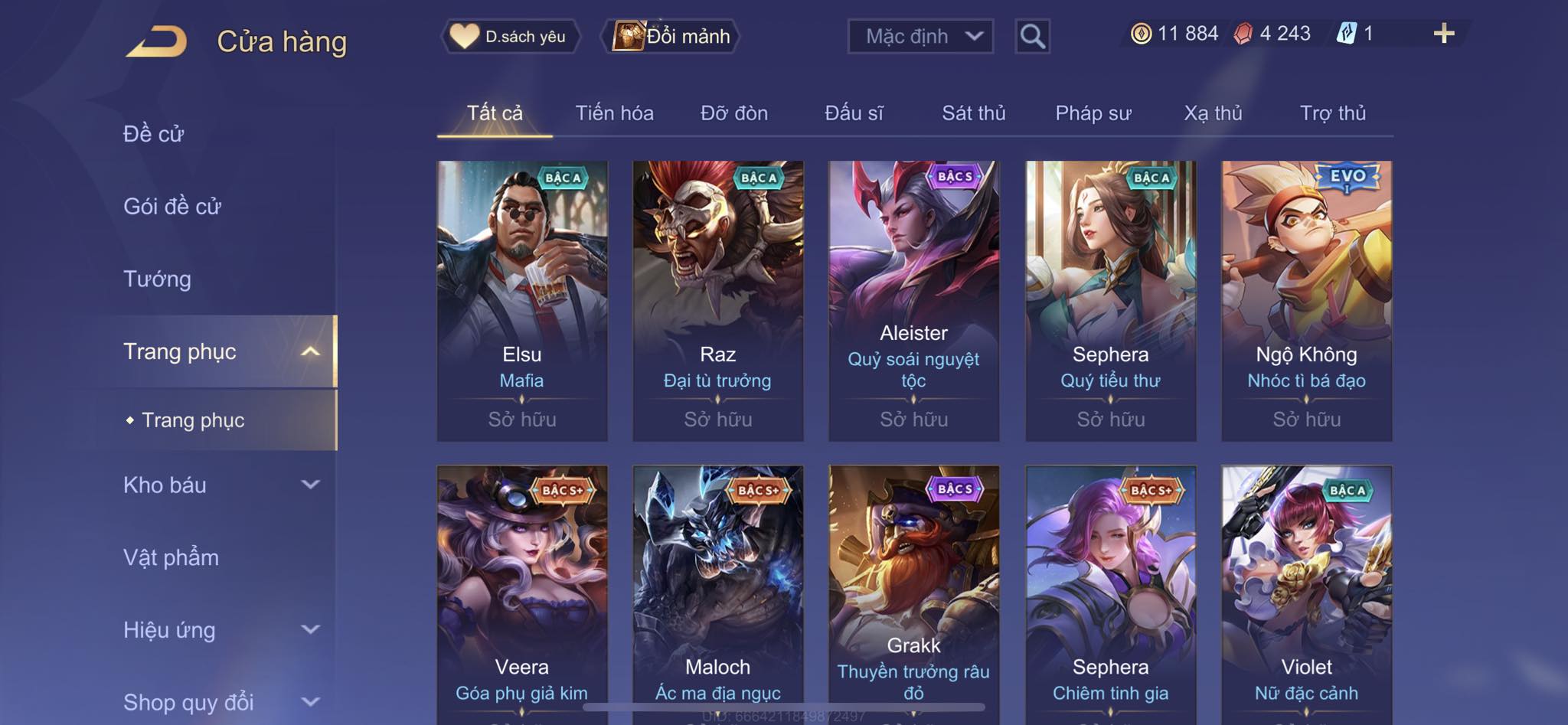Go back using the golden arrow button

pyautogui.click(x=157, y=41)
